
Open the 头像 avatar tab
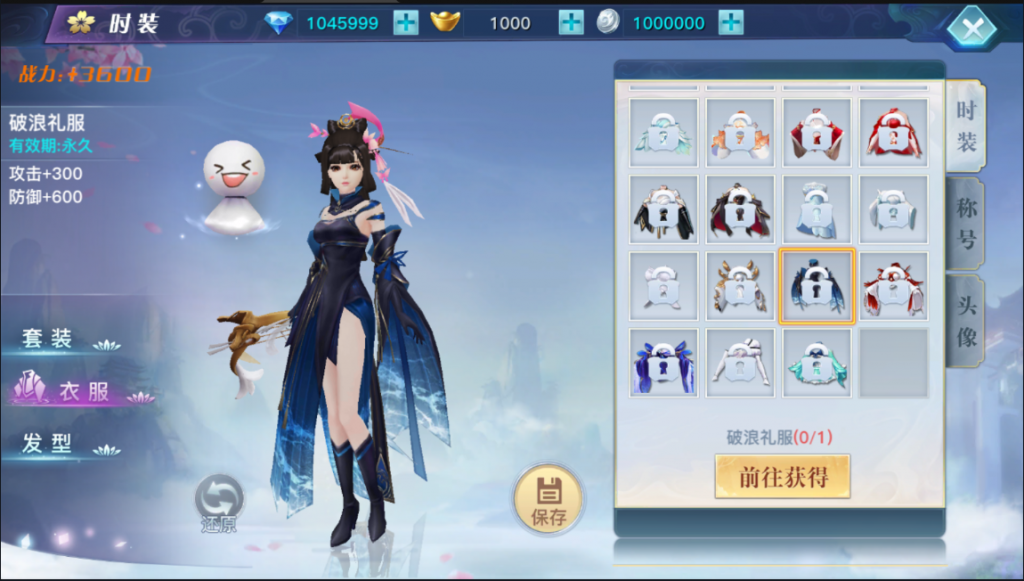pos(966,322)
